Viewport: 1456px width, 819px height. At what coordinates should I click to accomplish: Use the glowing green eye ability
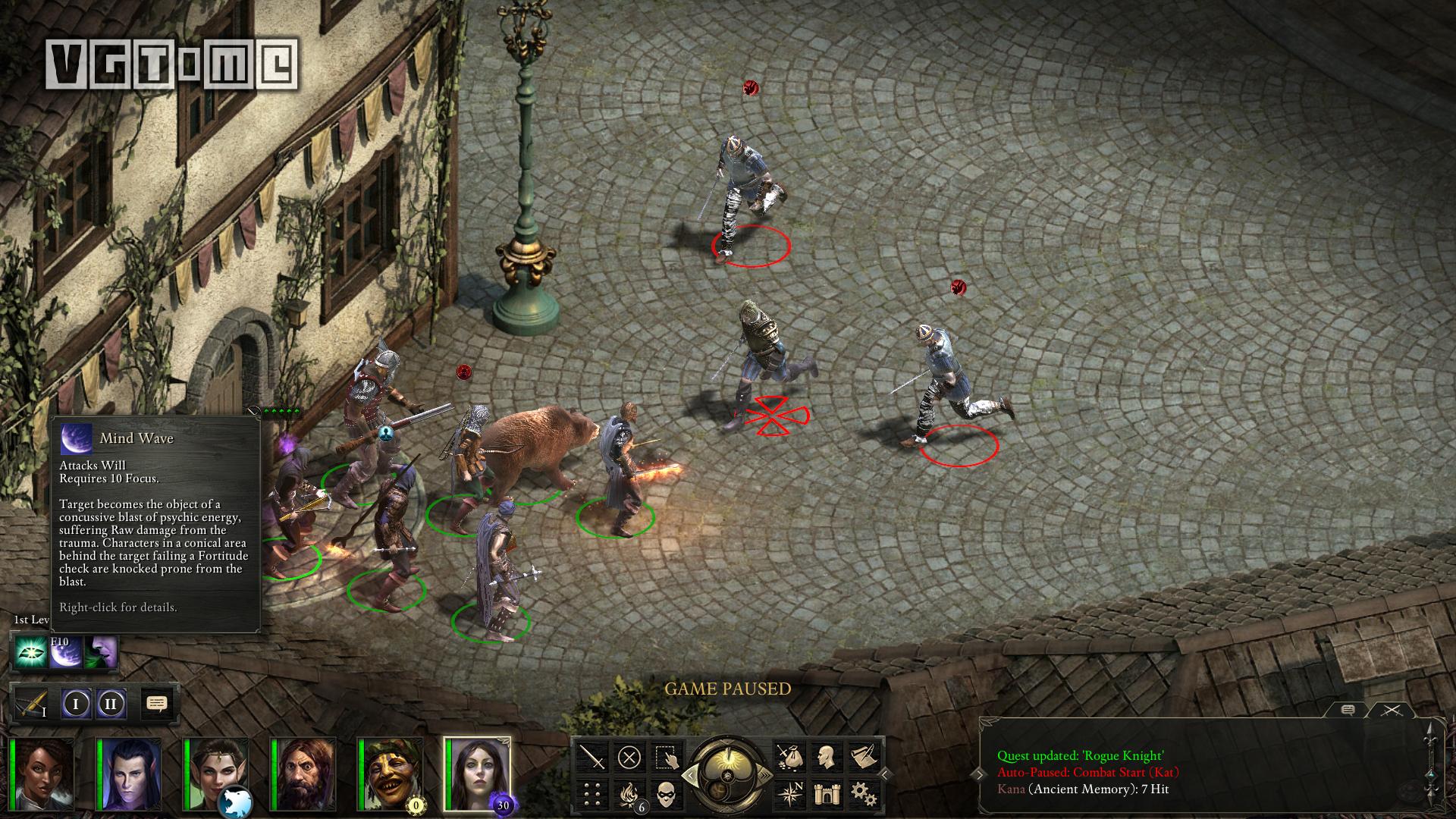point(30,653)
